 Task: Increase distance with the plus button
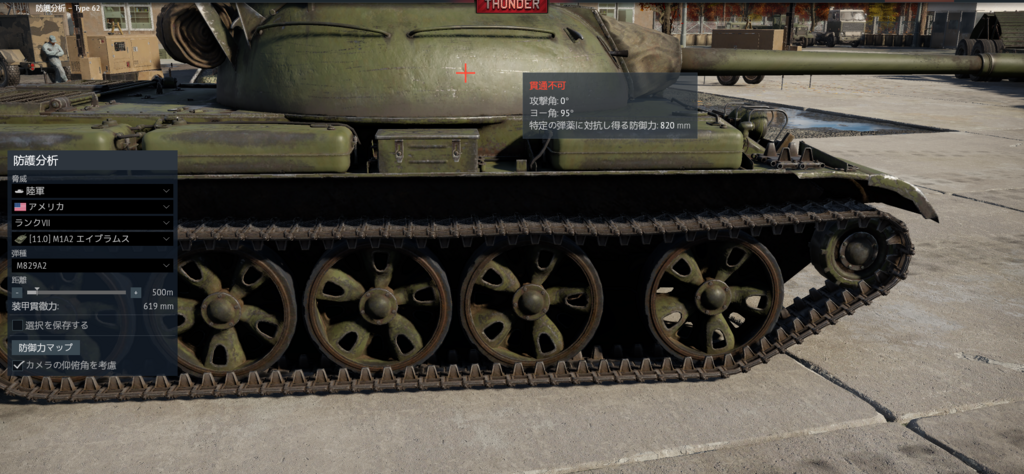coord(136,292)
